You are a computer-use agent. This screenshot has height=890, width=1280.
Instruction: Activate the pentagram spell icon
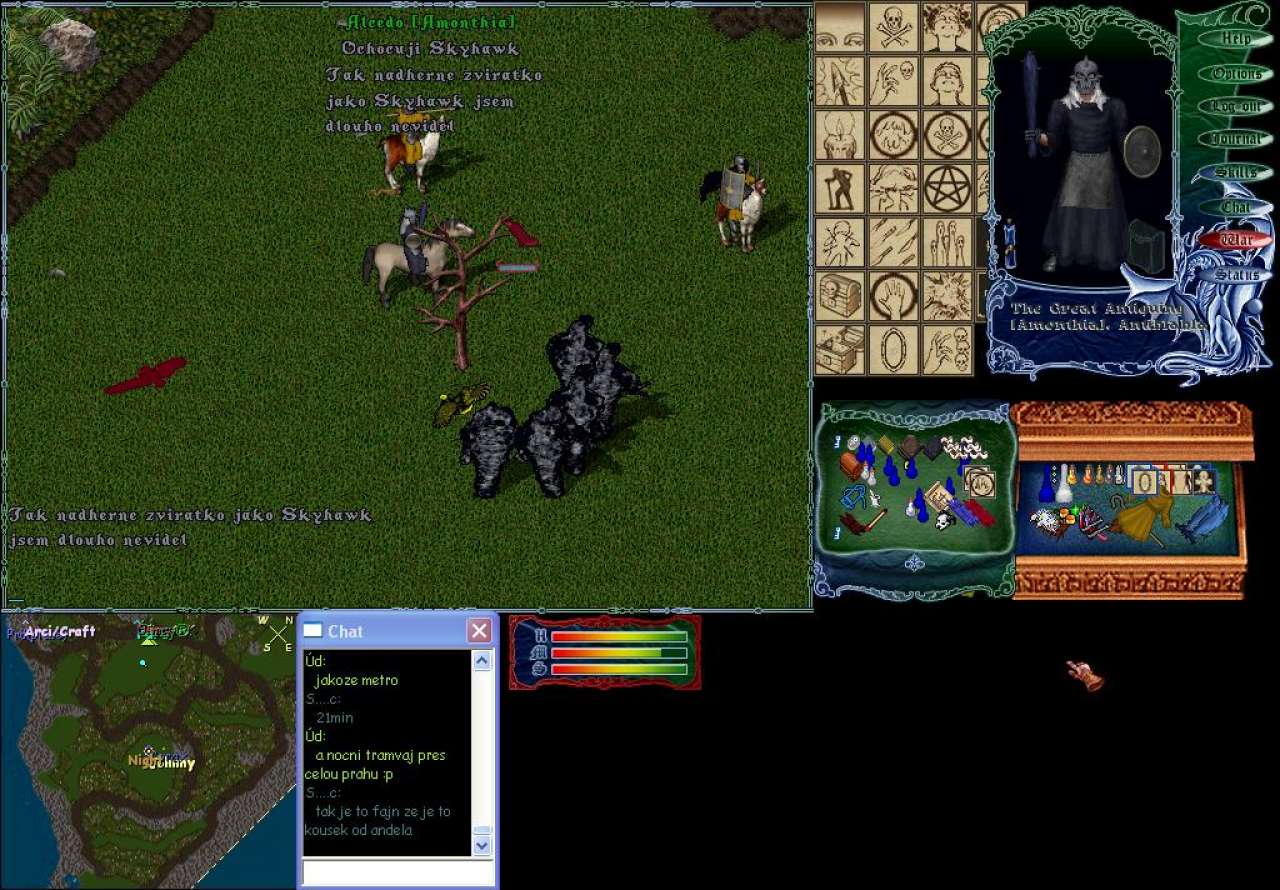947,188
